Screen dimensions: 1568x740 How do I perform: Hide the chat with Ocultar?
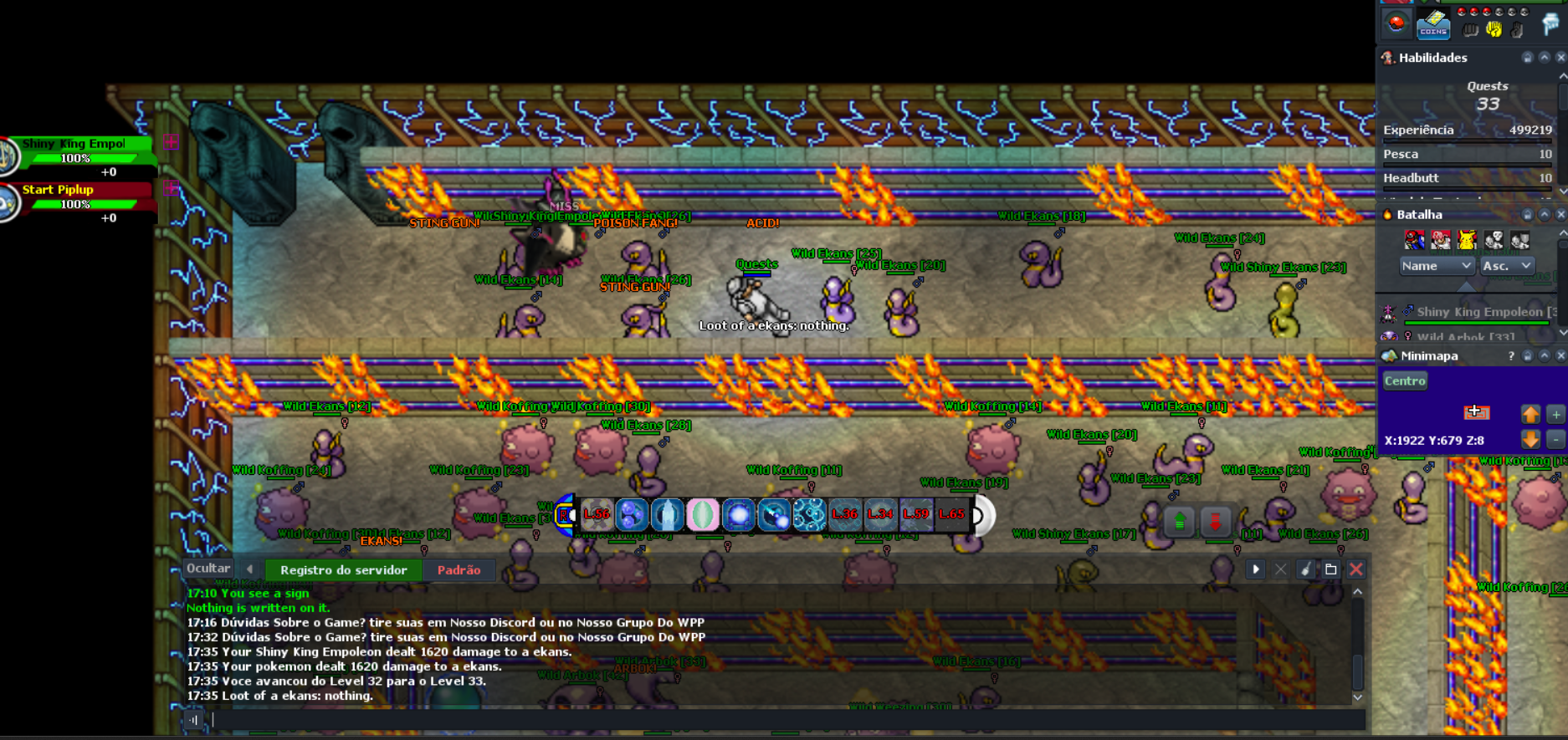208,569
